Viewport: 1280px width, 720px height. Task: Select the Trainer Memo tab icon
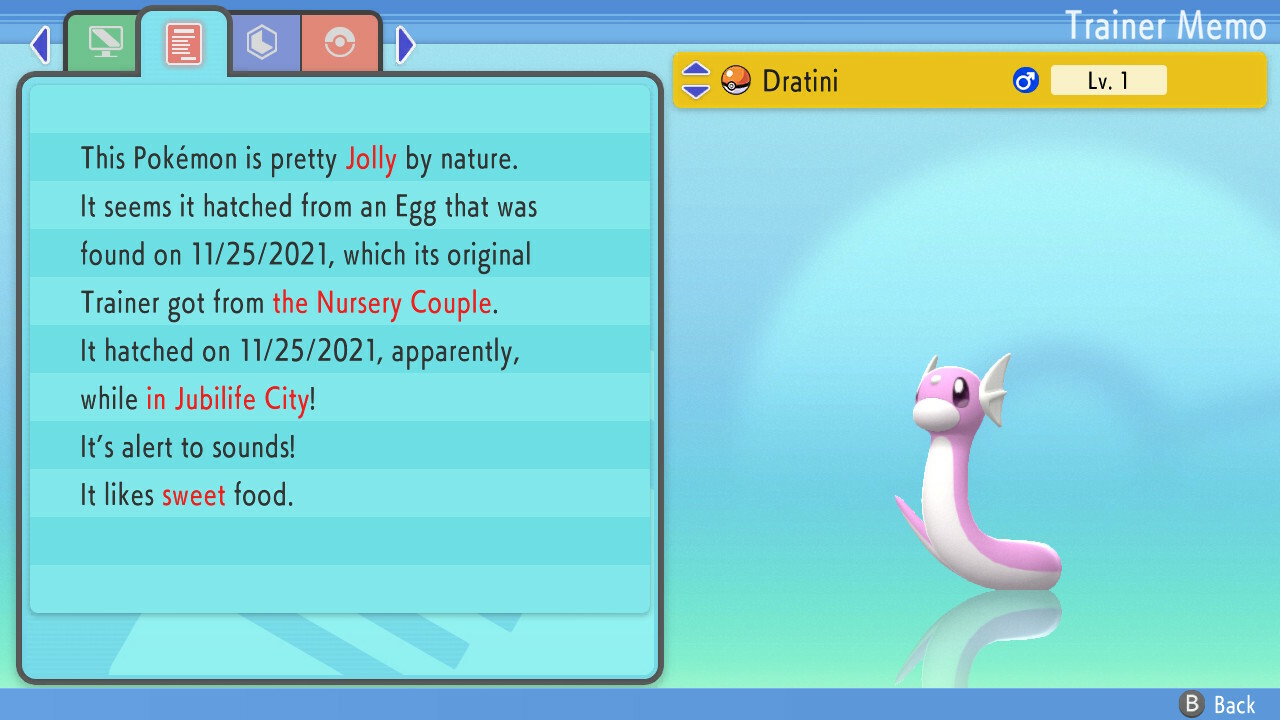[183, 43]
